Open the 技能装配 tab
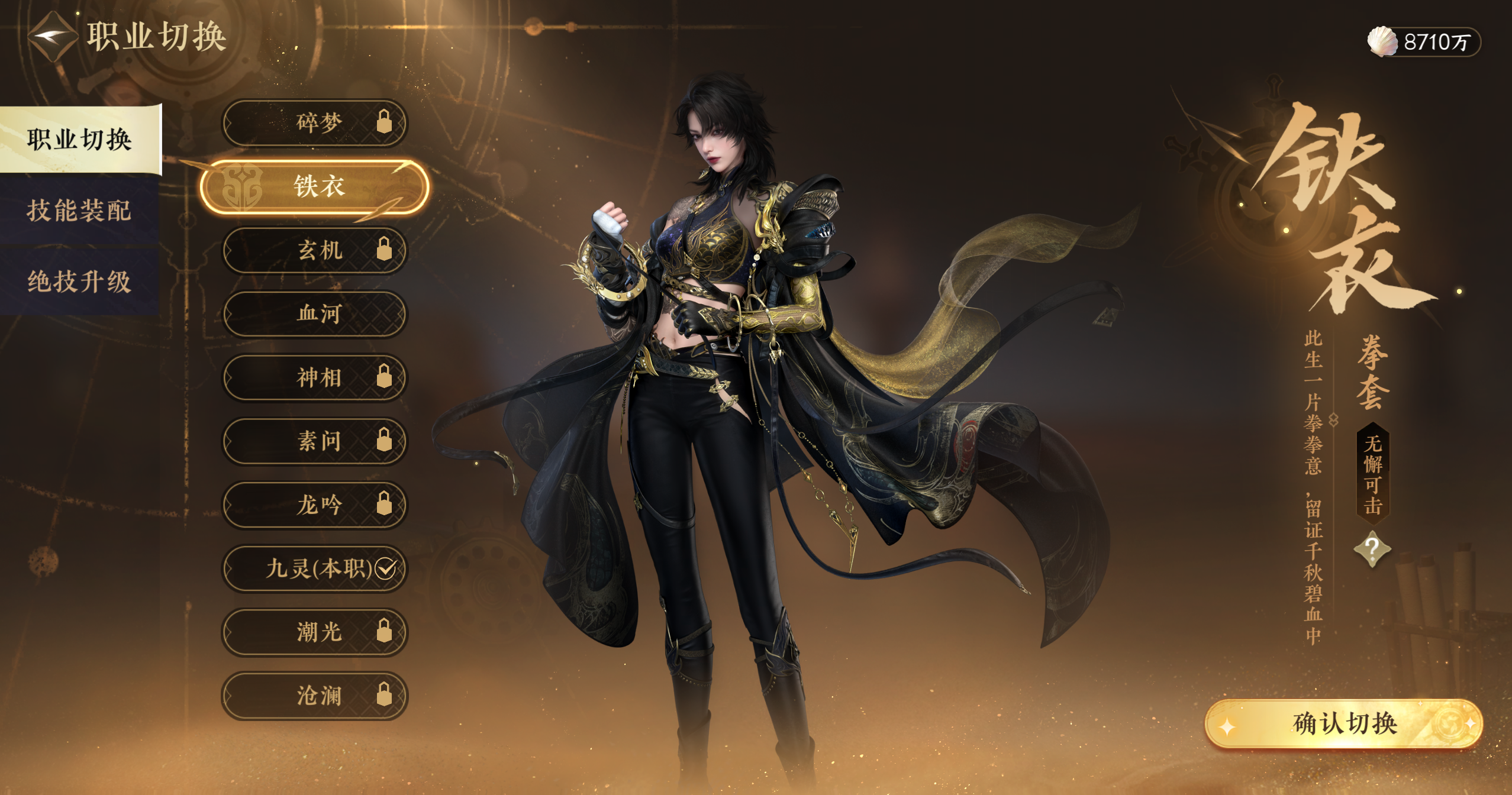 click(79, 211)
